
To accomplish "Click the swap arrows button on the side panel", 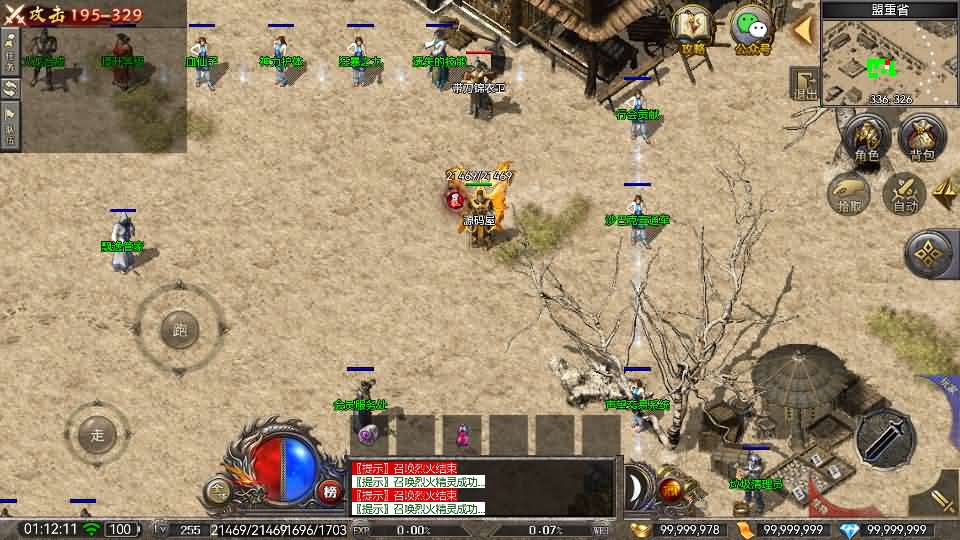I will coord(10,88).
